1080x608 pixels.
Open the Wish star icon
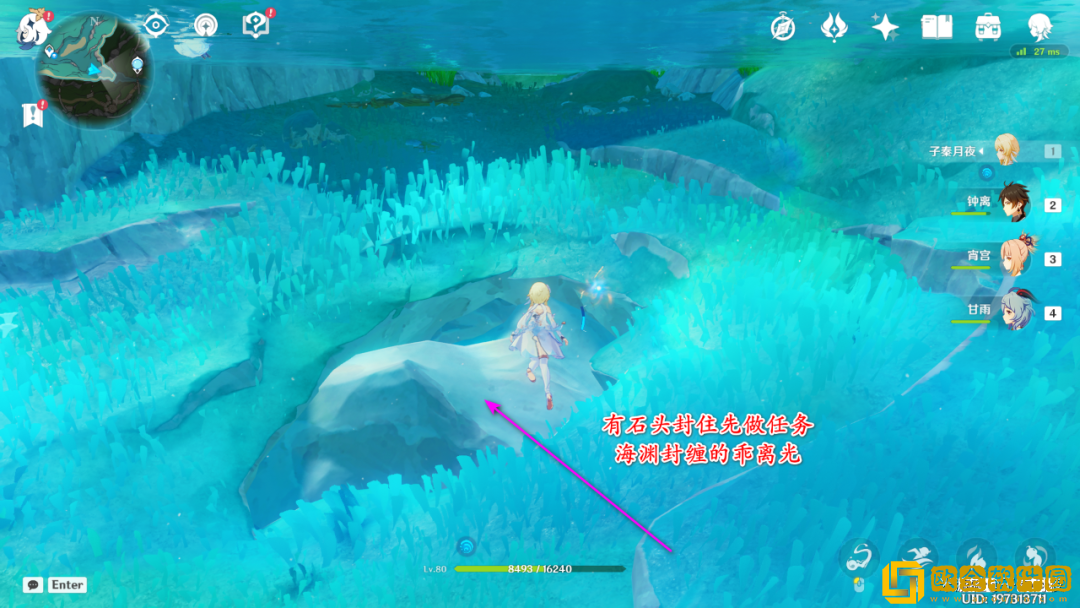885,28
